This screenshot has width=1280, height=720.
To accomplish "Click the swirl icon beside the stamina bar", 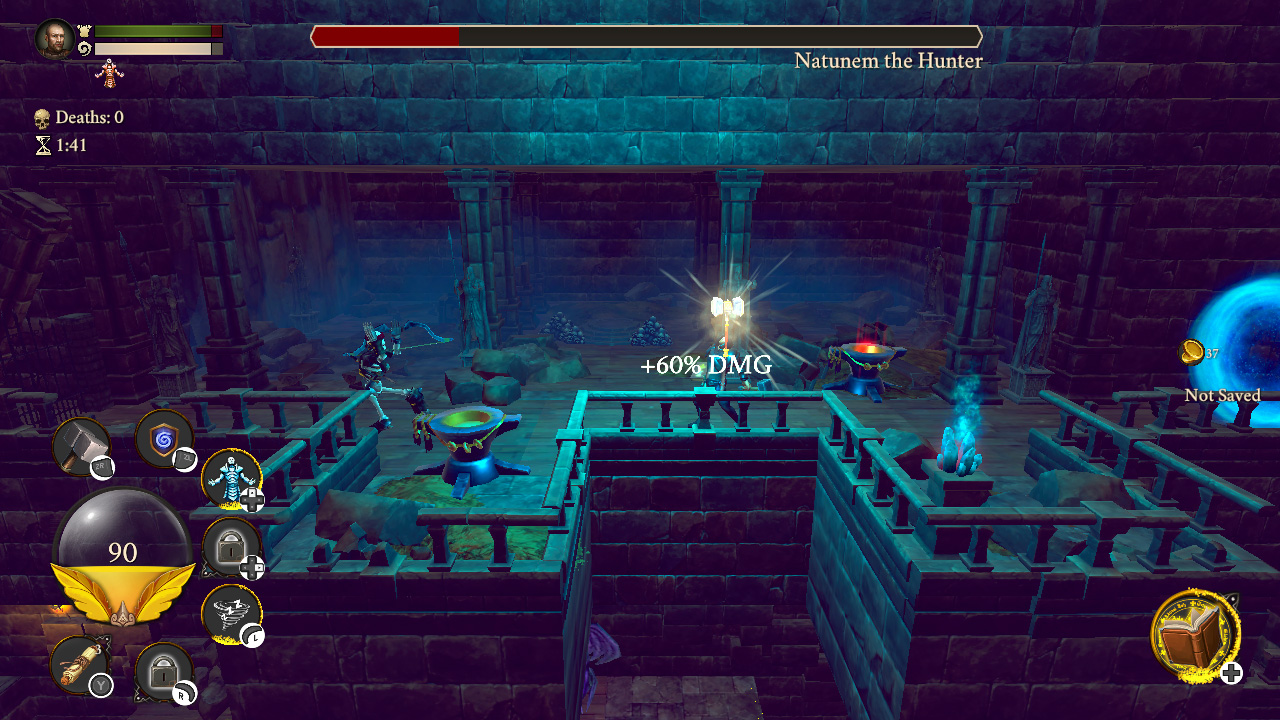I will click(85, 48).
